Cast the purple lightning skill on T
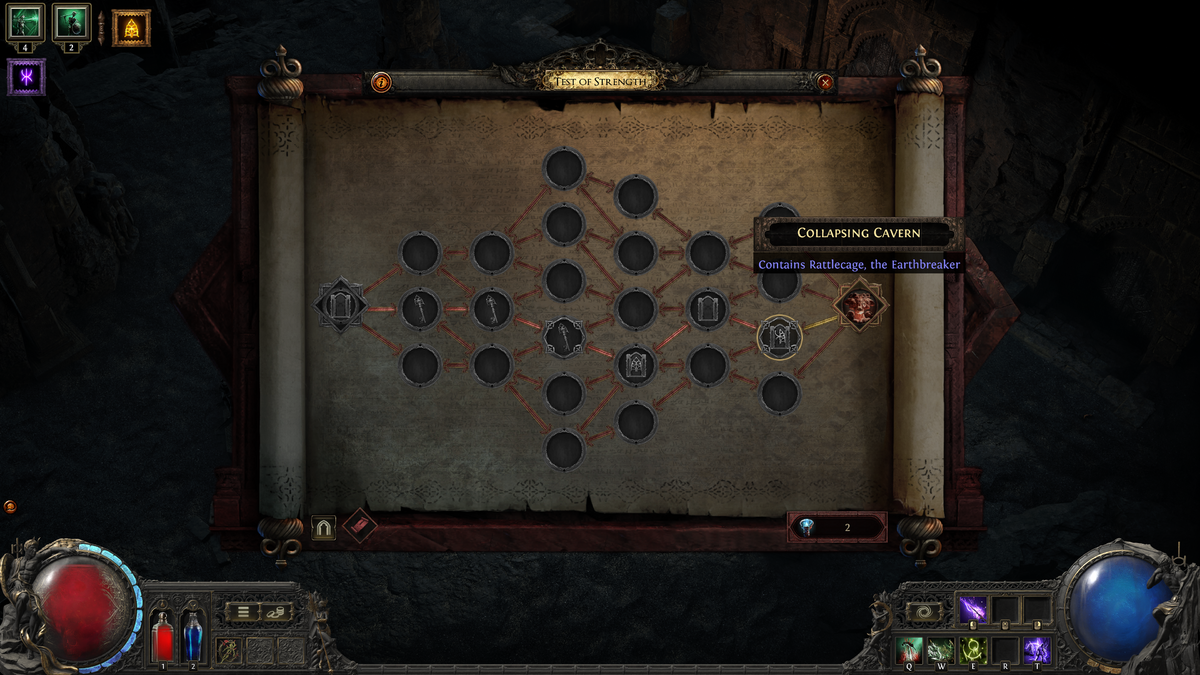The image size is (1200, 675). tap(1036, 650)
